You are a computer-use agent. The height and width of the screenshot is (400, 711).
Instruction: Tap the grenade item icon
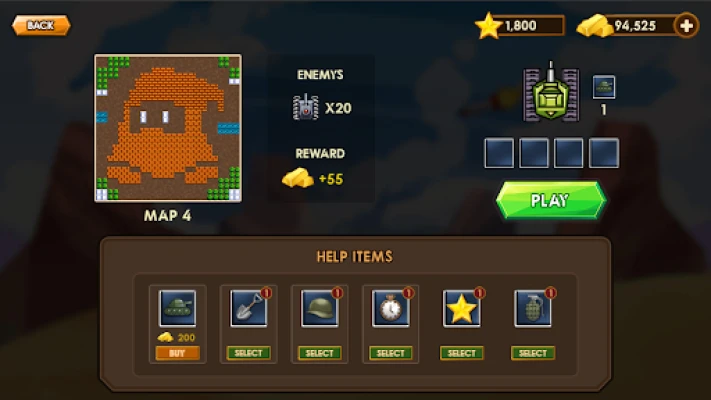(x=532, y=309)
